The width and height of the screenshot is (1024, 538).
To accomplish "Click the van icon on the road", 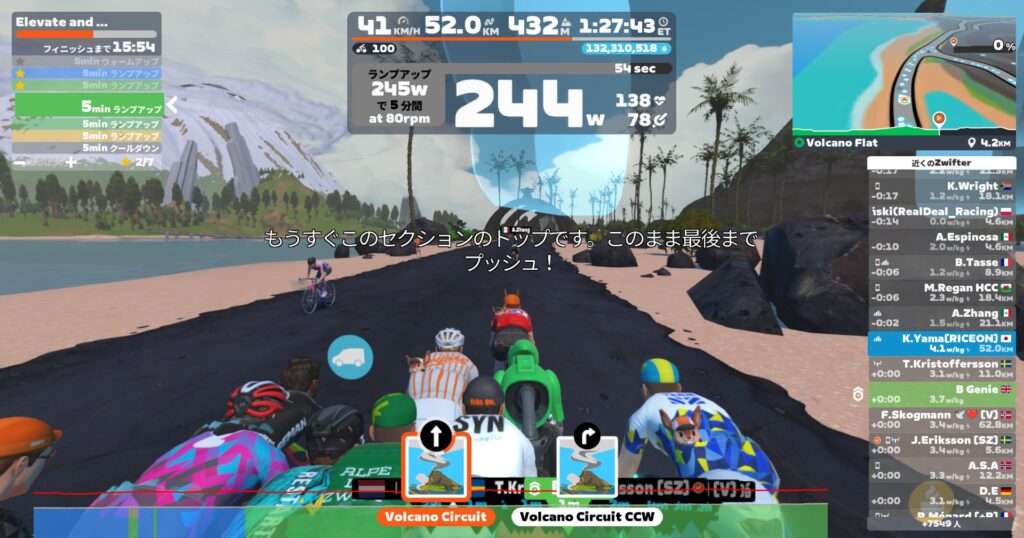I will click(x=351, y=357).
